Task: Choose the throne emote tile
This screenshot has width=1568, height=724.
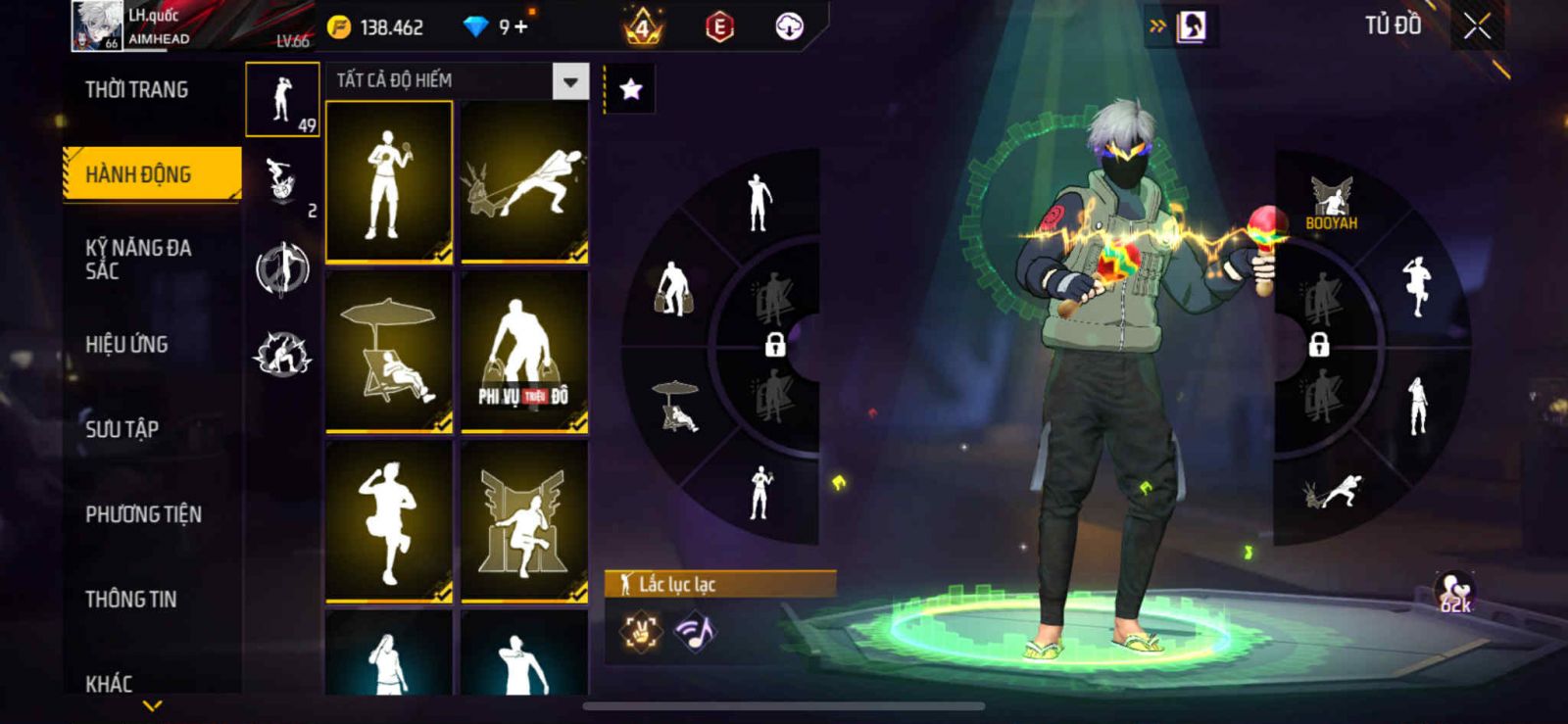Action: [524, 521]
